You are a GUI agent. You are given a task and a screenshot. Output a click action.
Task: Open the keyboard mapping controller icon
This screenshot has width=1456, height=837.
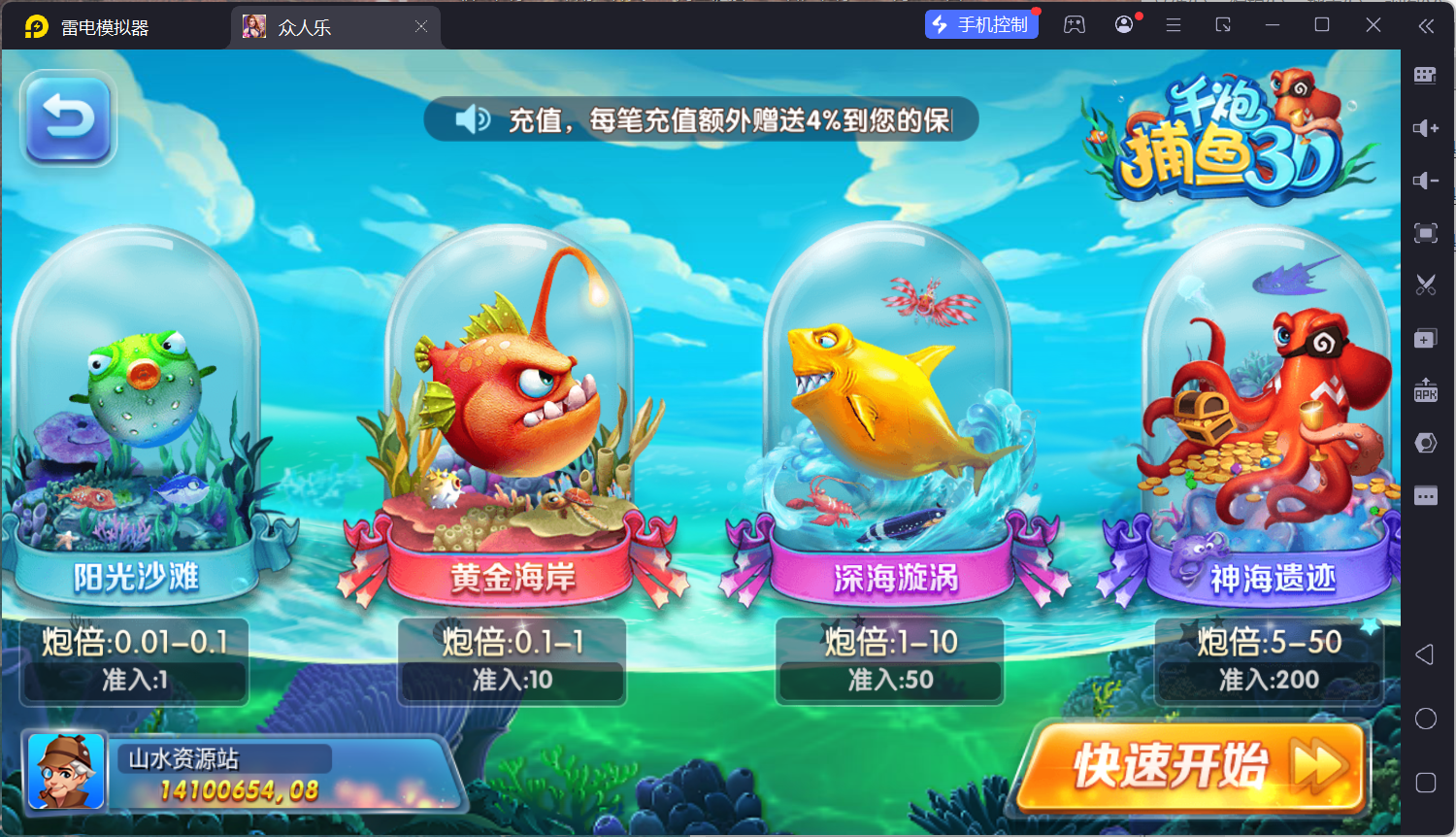1425,75
